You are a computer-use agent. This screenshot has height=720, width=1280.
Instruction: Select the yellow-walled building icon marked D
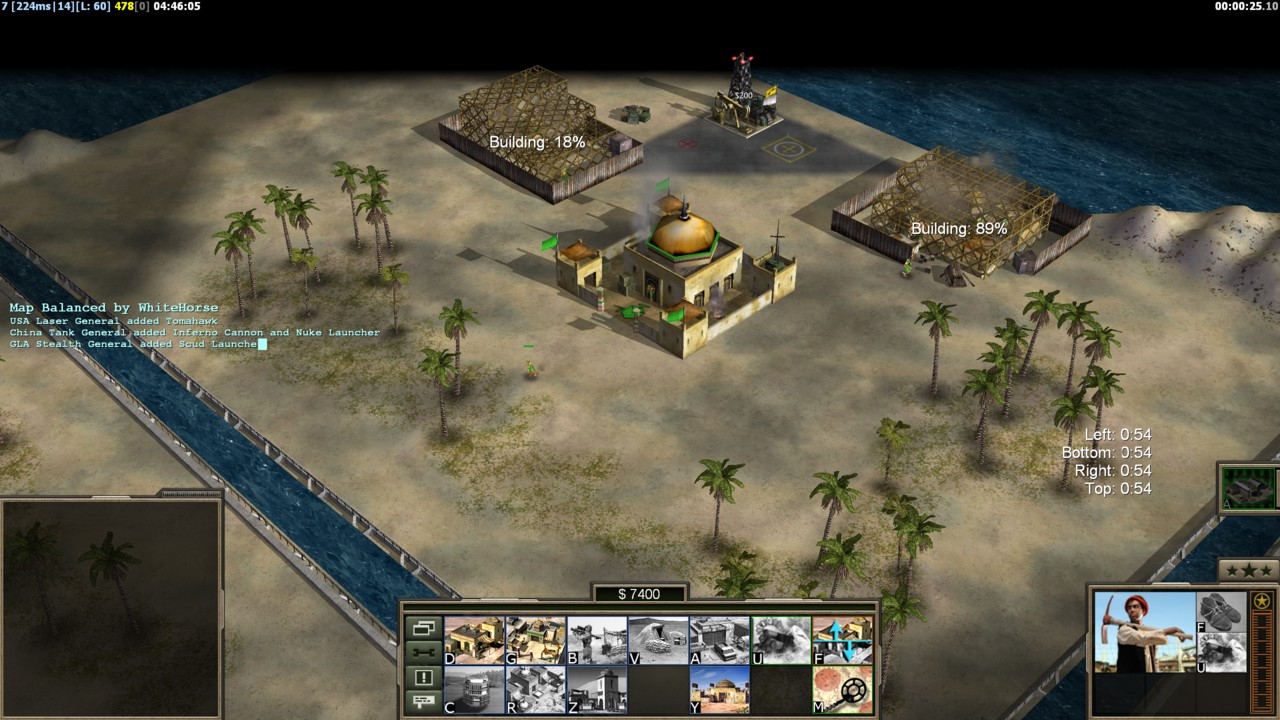[x=474, y=640]
